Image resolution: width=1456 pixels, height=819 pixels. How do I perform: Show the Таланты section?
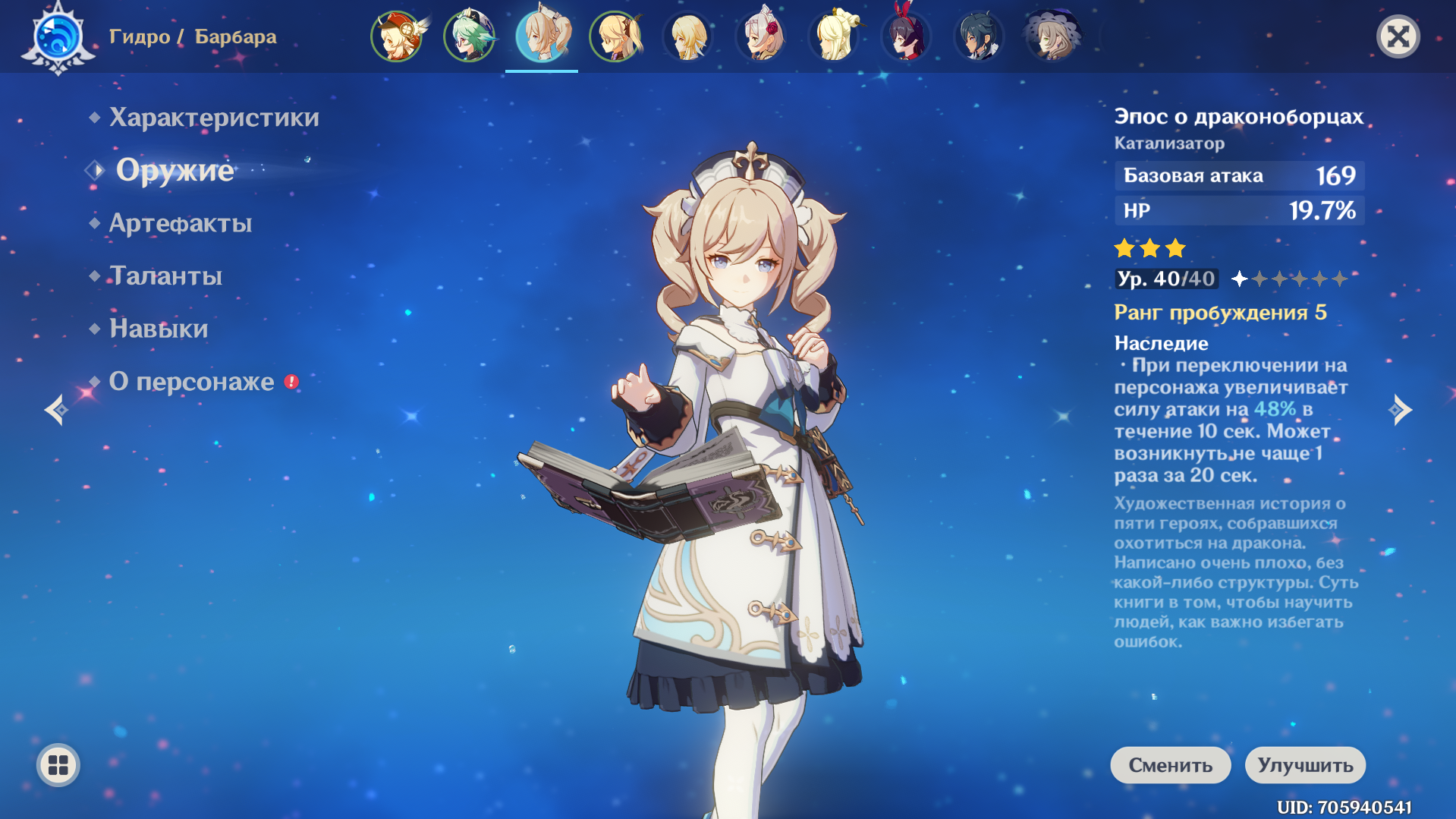coord(165,276)
